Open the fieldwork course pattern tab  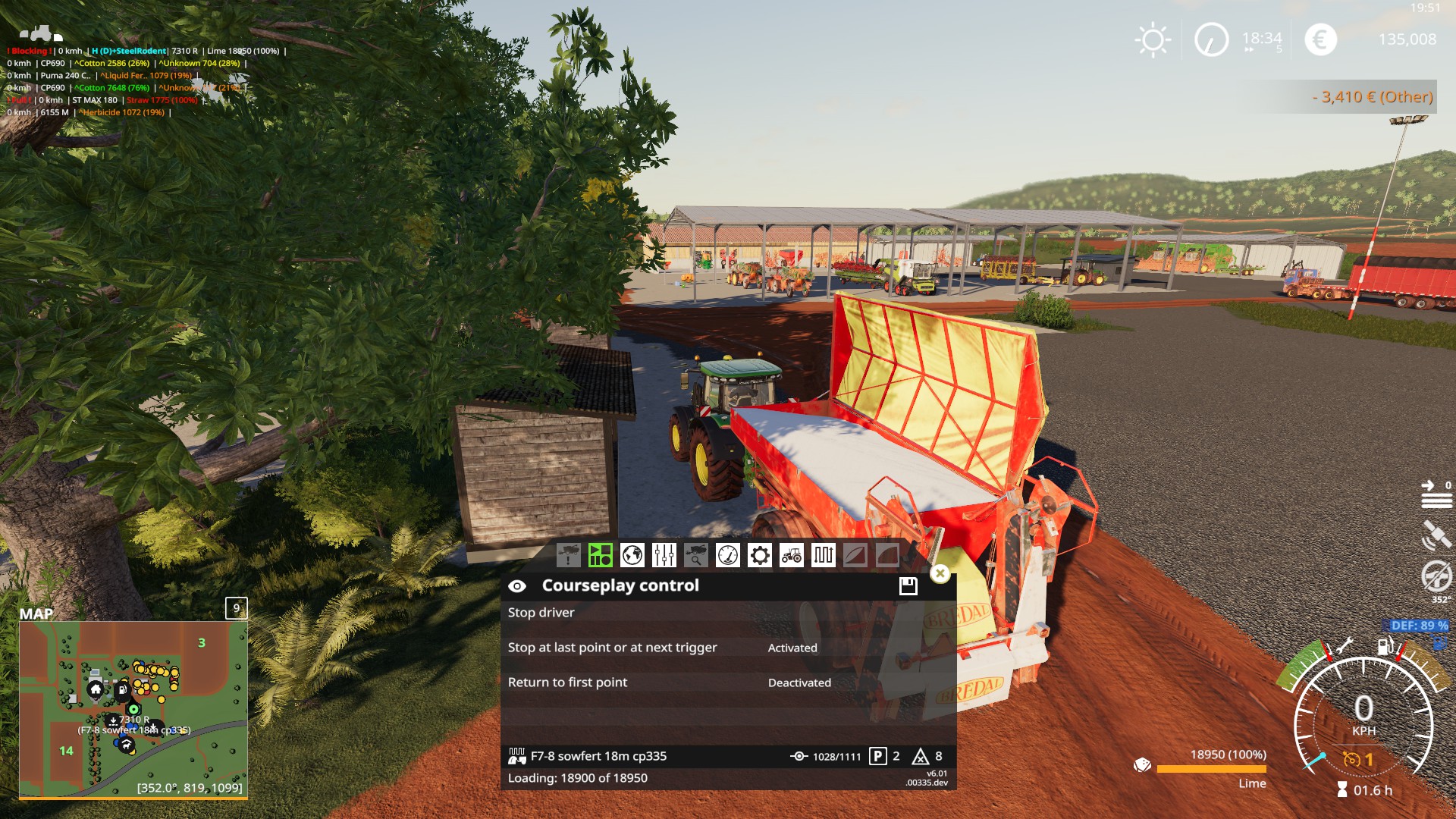tap(823, 555)
